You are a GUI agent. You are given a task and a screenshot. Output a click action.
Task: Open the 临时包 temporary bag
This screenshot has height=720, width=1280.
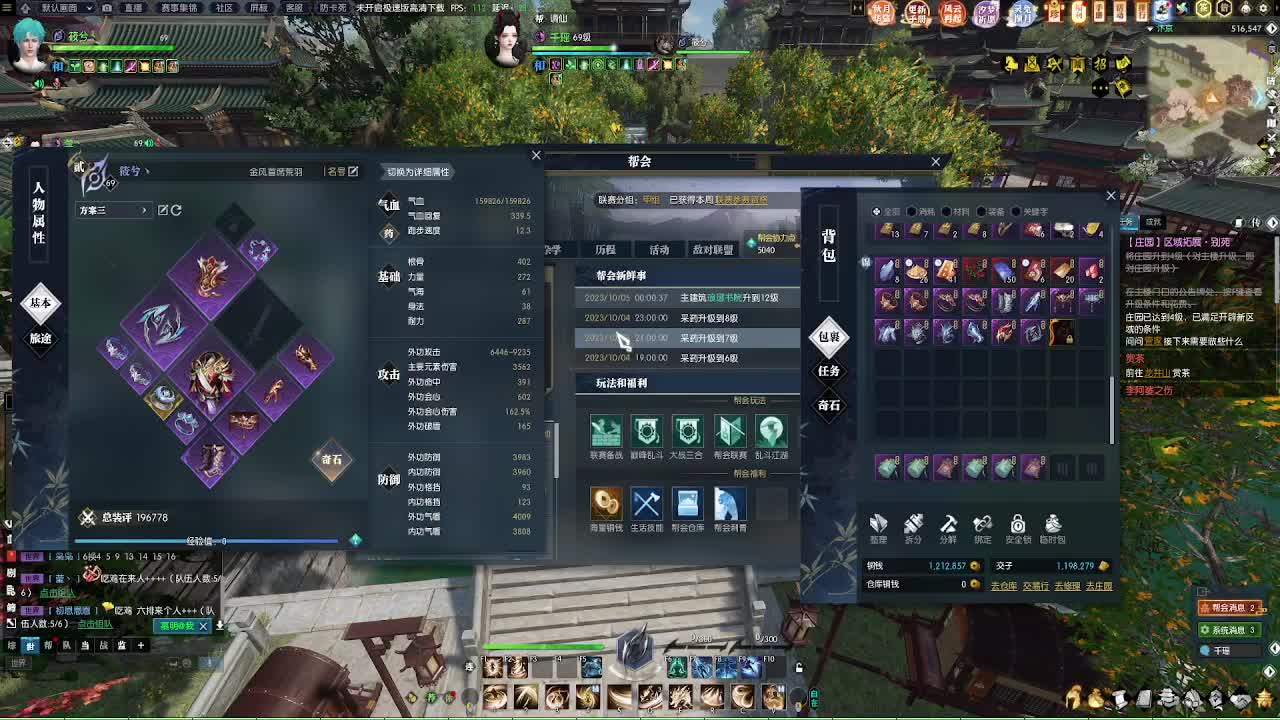pos(1053,525)
